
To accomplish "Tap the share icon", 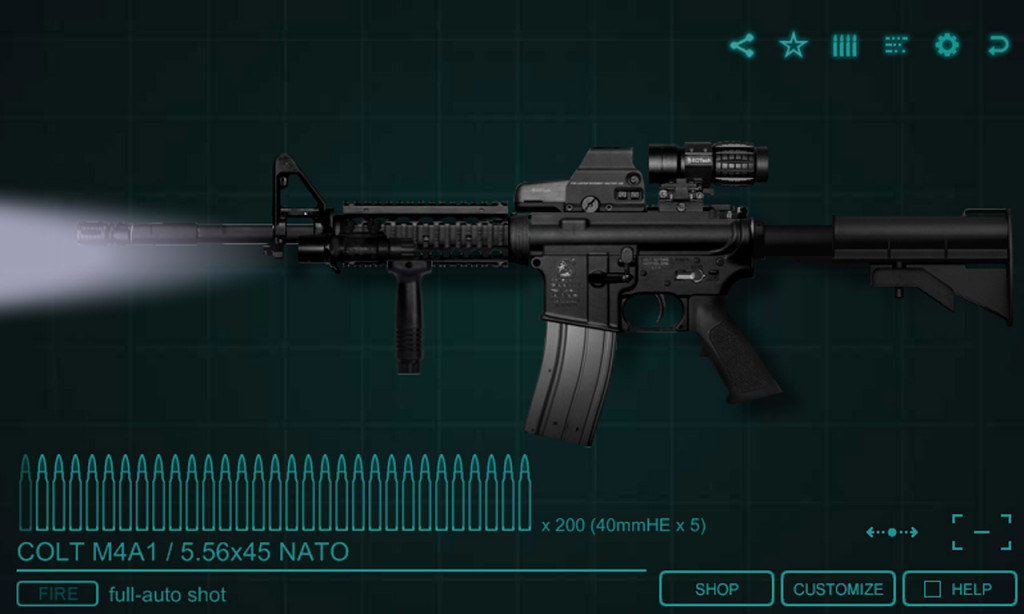I will (742, 45).
